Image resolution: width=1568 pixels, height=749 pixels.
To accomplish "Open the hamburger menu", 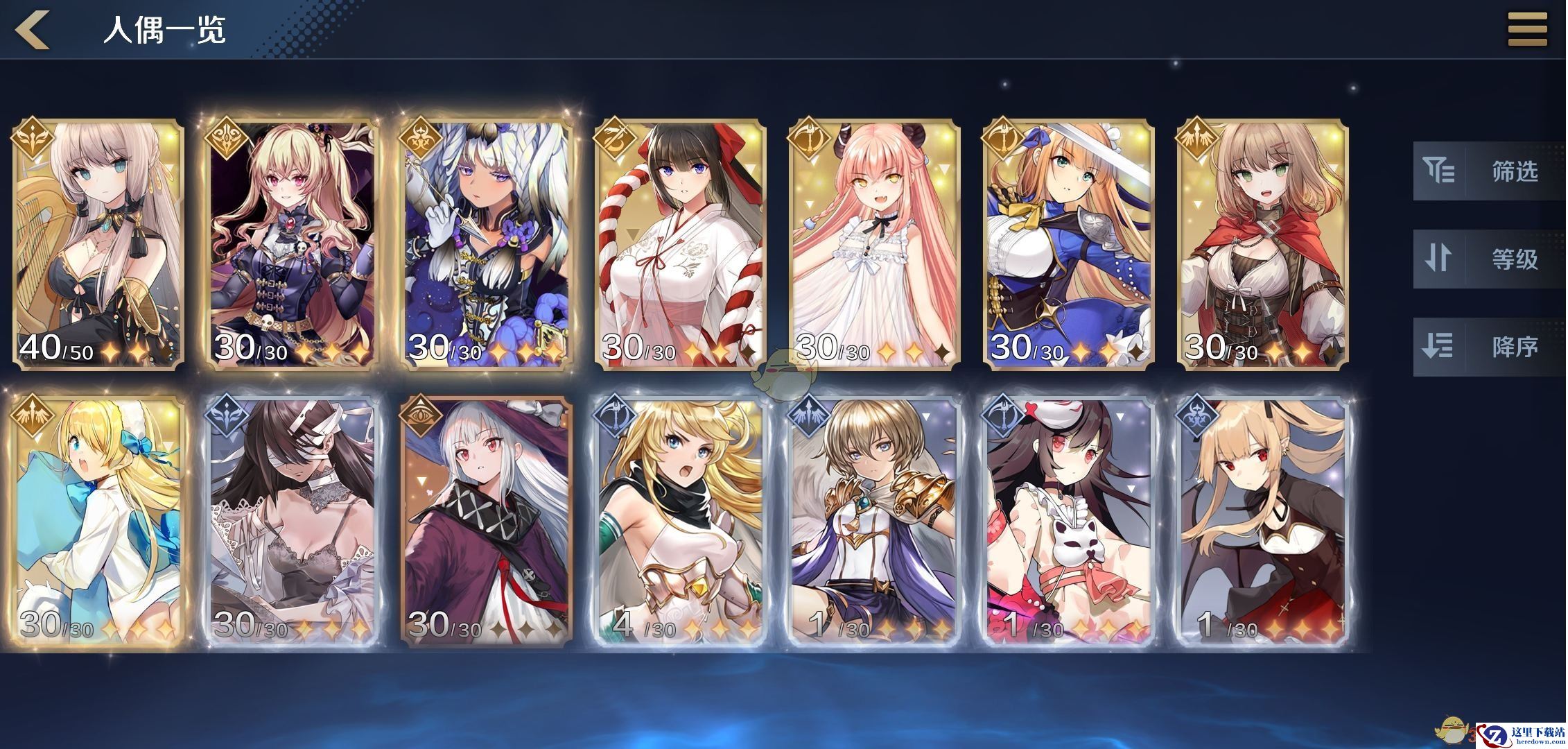I will pos(1527,29).
